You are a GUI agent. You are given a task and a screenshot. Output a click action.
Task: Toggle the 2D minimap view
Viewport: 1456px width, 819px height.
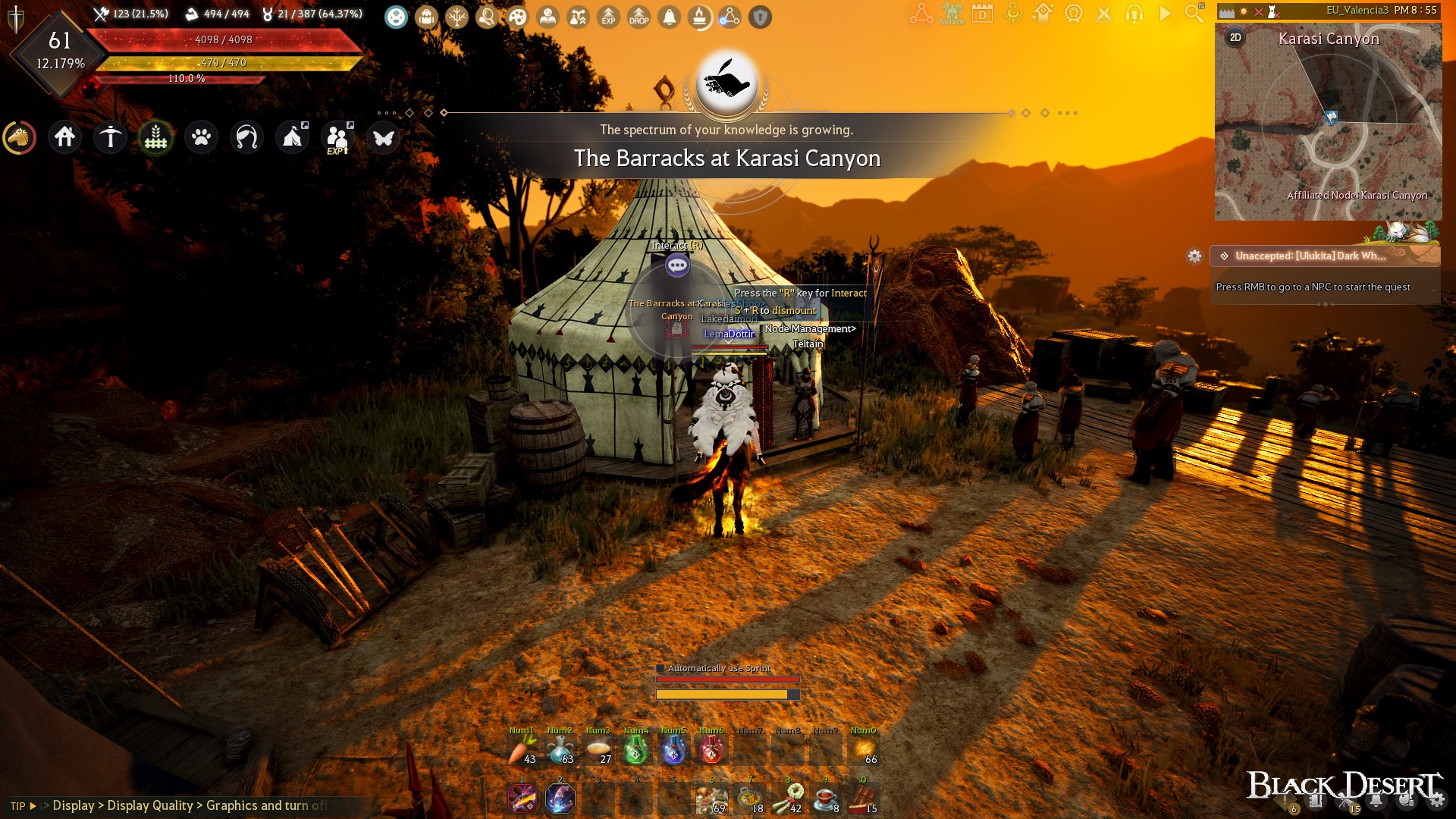click(1235, 36)
